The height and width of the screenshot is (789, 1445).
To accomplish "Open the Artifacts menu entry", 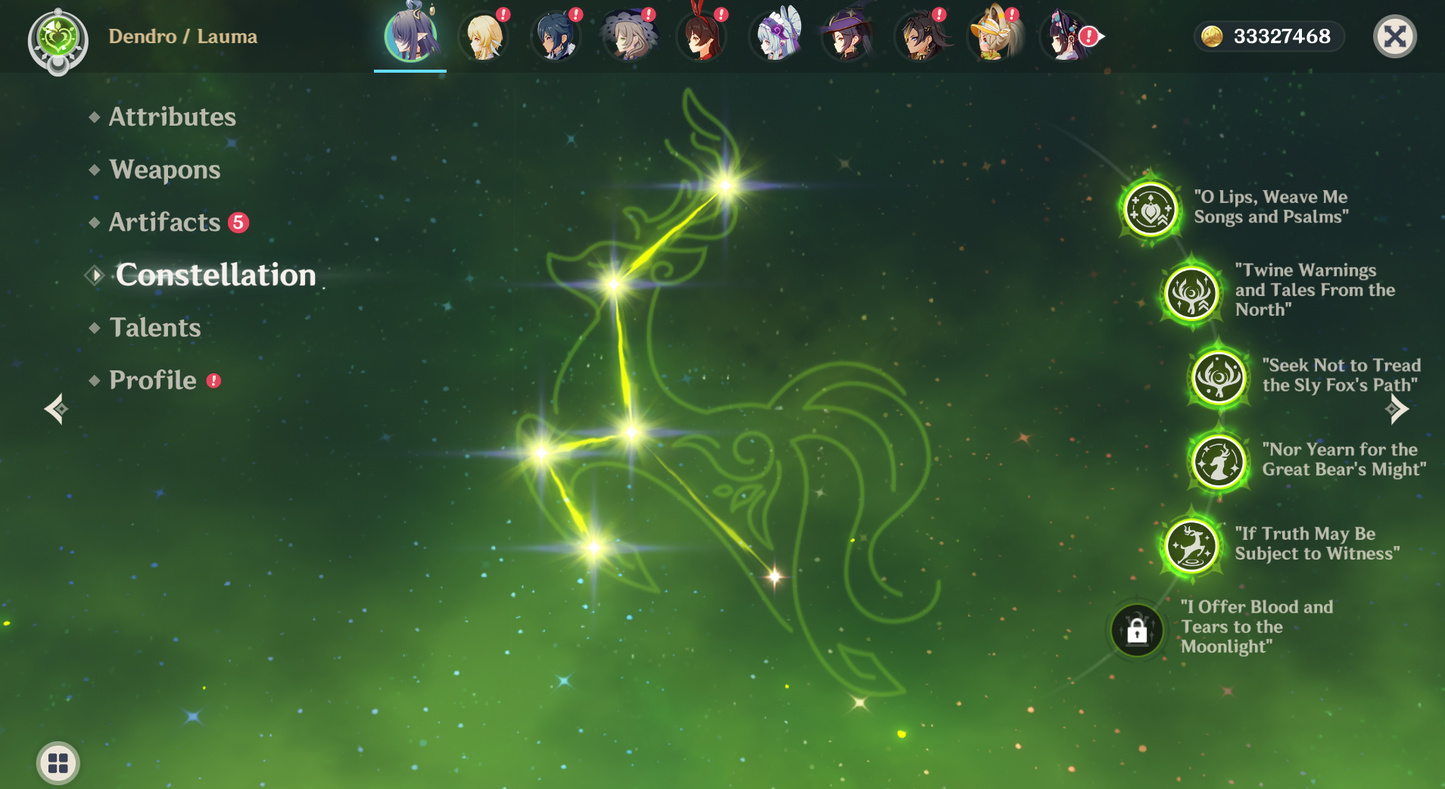I will tap(165, 222).
